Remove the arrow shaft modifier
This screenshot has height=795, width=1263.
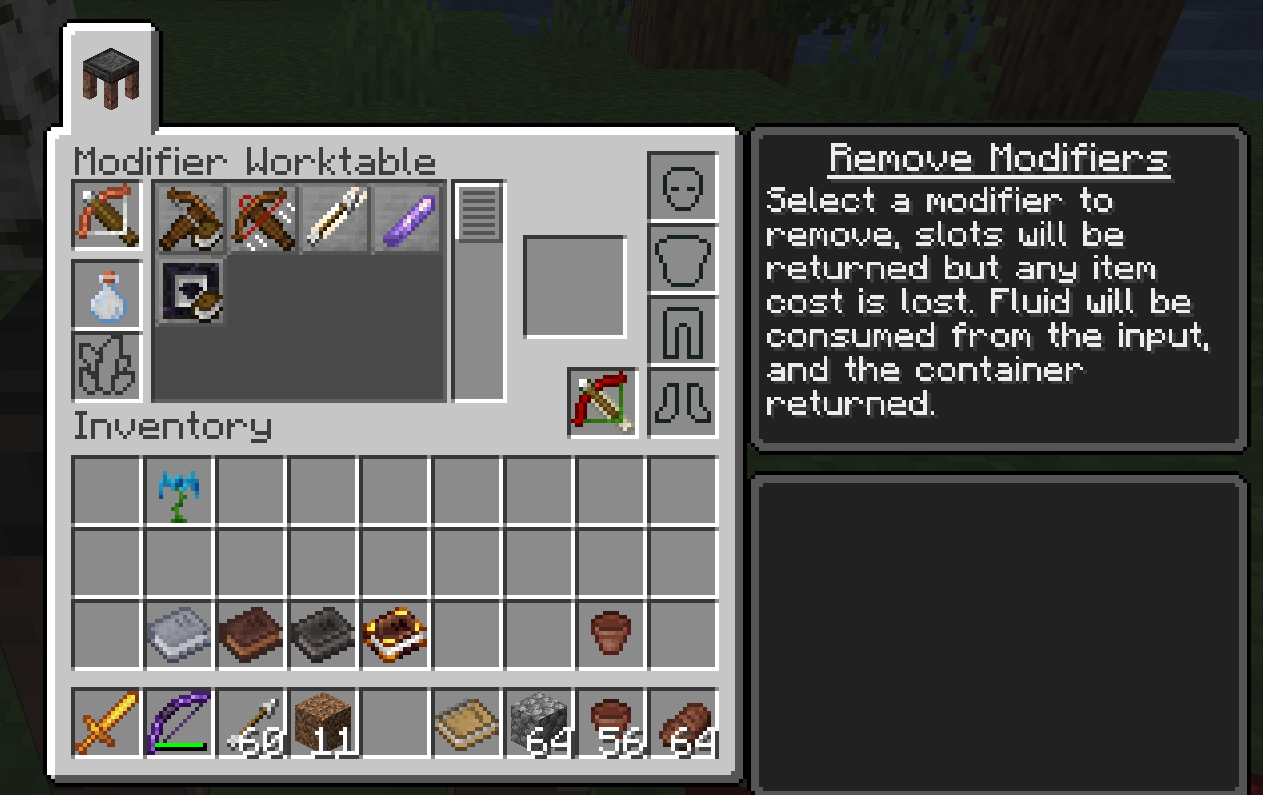[337, 217]
